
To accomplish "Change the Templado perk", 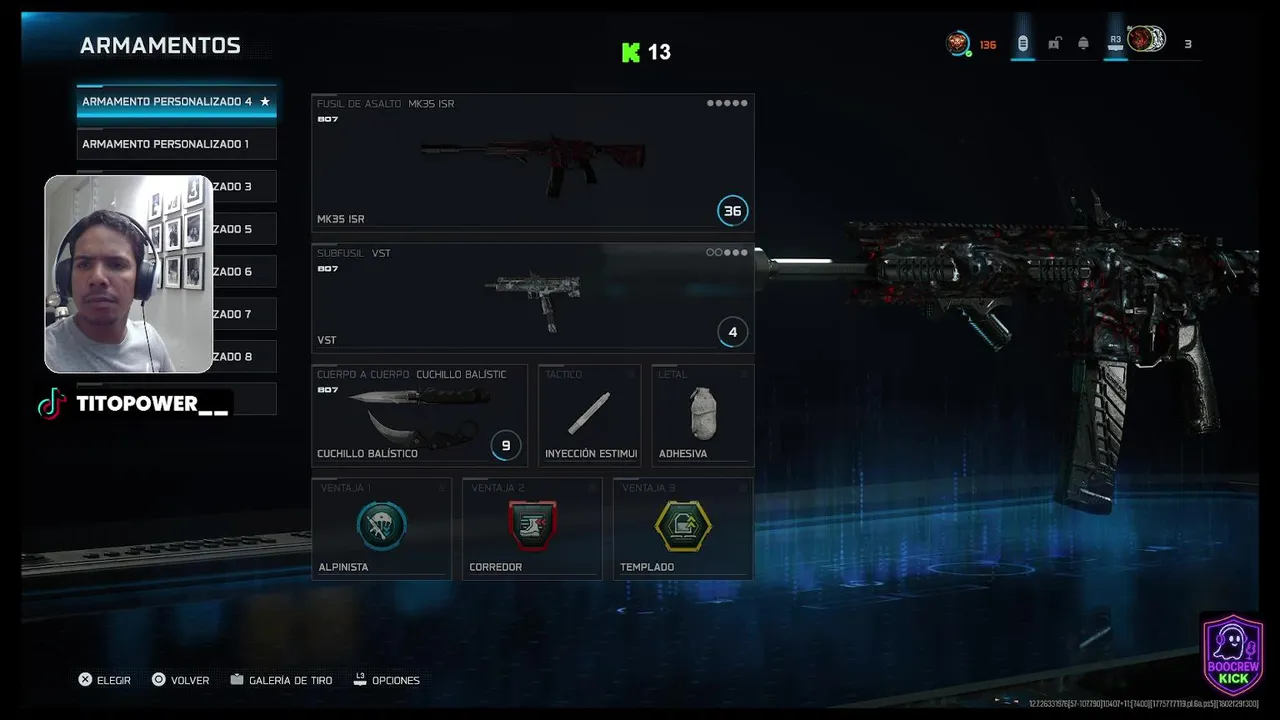I will click(682, 528).
